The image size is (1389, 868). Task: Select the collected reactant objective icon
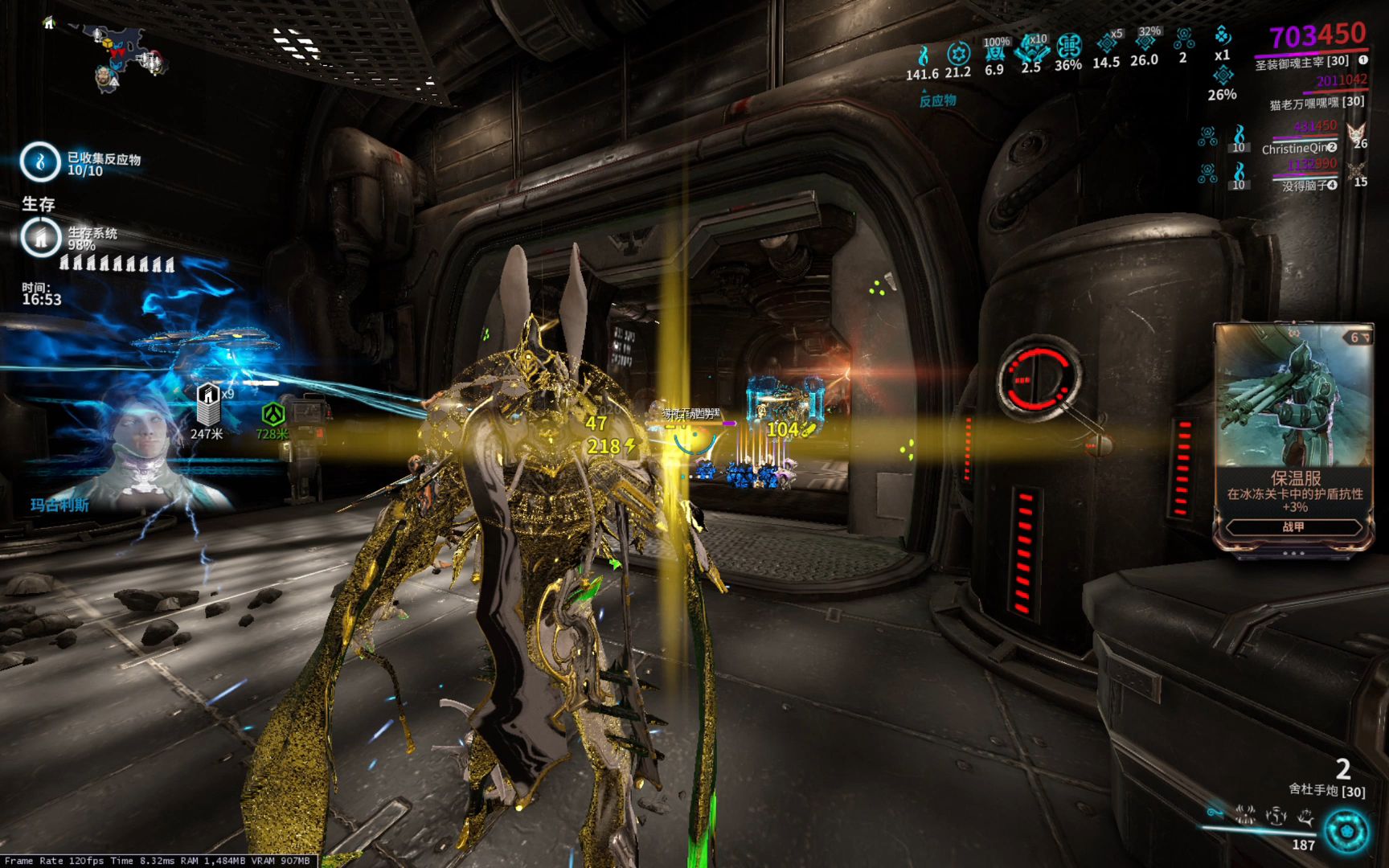click(39, 161)
